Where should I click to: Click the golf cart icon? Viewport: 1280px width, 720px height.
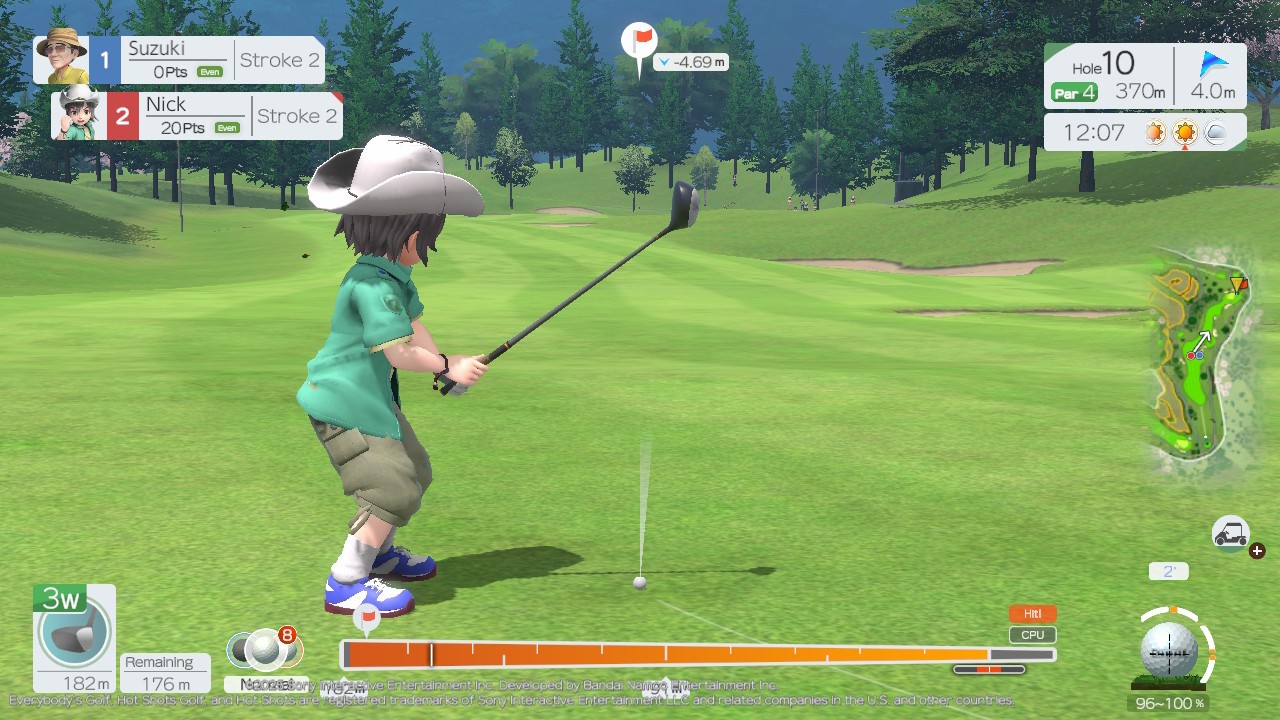pos(1231,533)
